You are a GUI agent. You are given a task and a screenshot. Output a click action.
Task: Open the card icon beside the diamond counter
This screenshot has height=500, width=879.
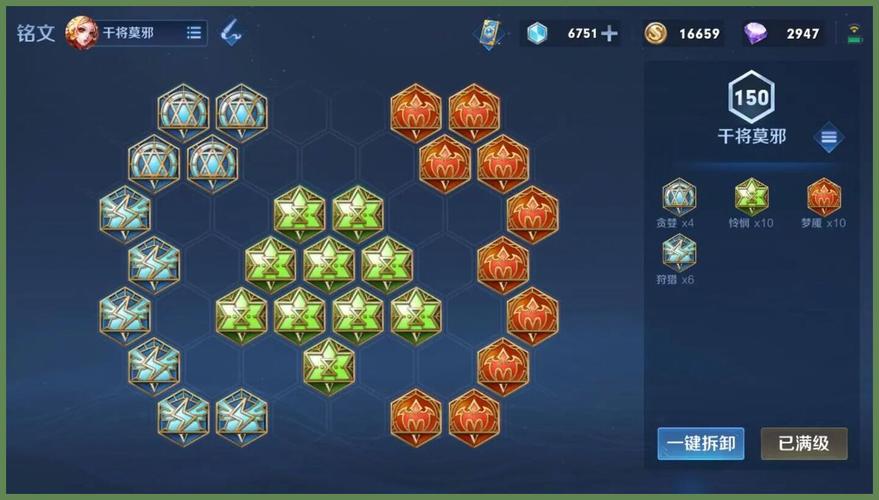490,33
